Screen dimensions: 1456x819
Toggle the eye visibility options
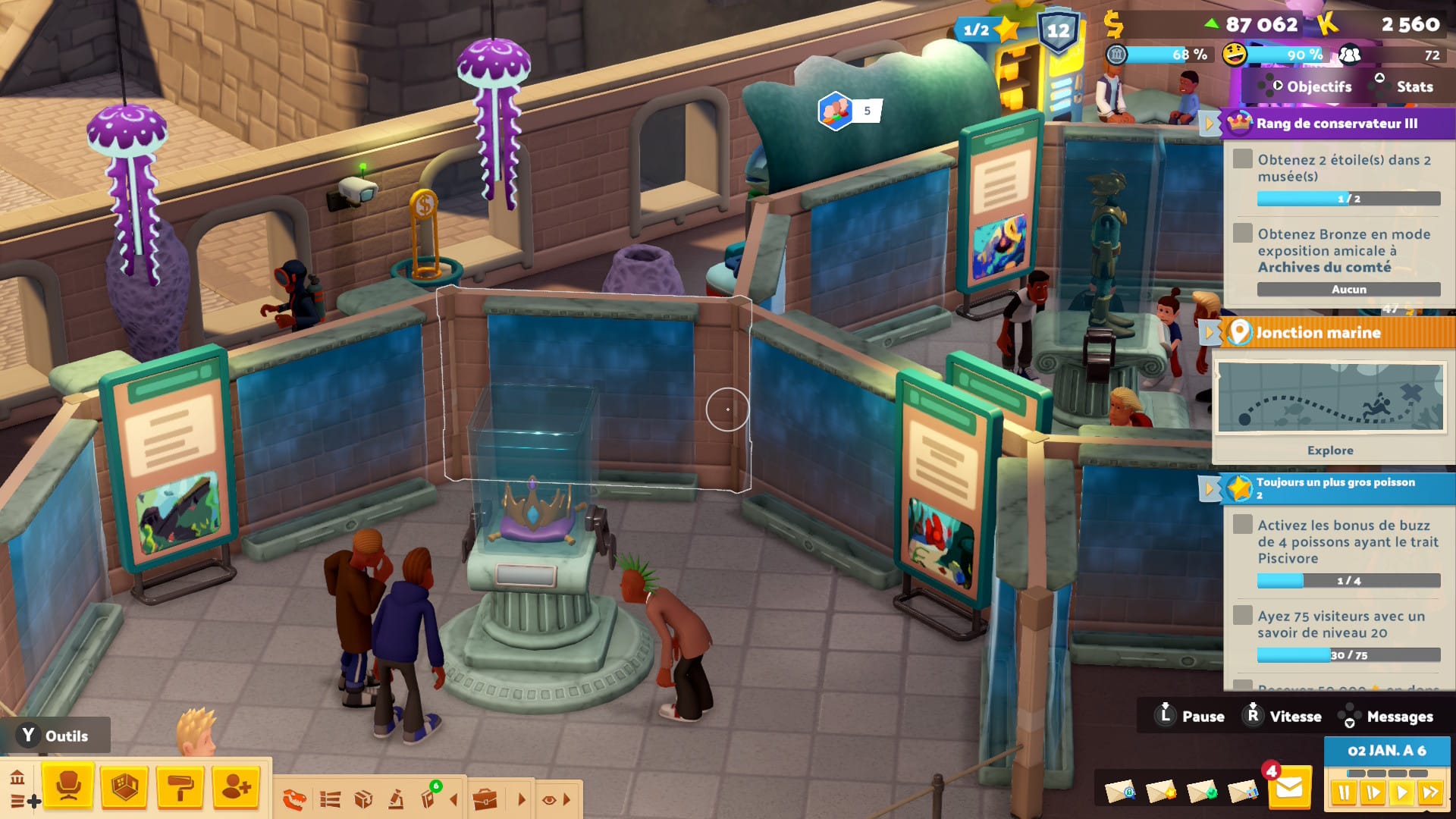[x=549, y=799]
